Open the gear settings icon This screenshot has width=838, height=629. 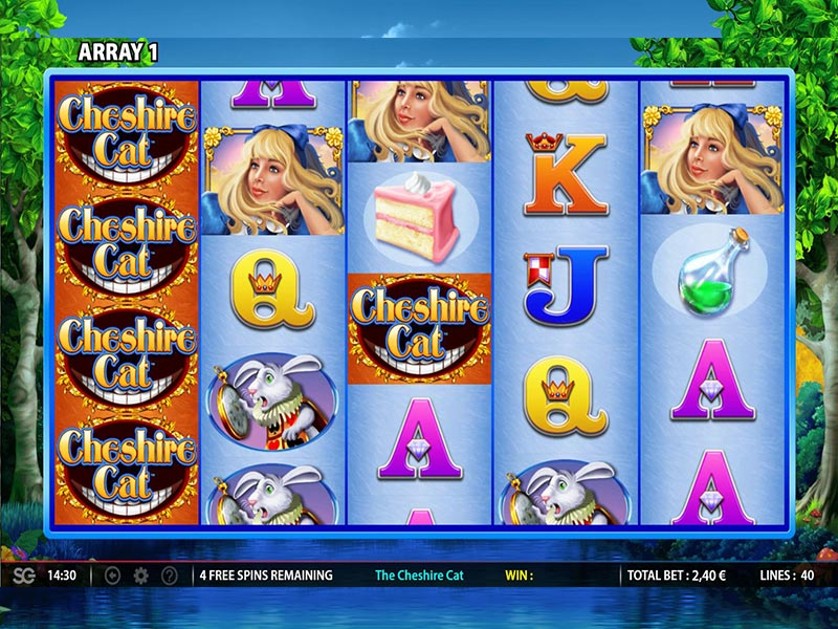coord(141,576)
